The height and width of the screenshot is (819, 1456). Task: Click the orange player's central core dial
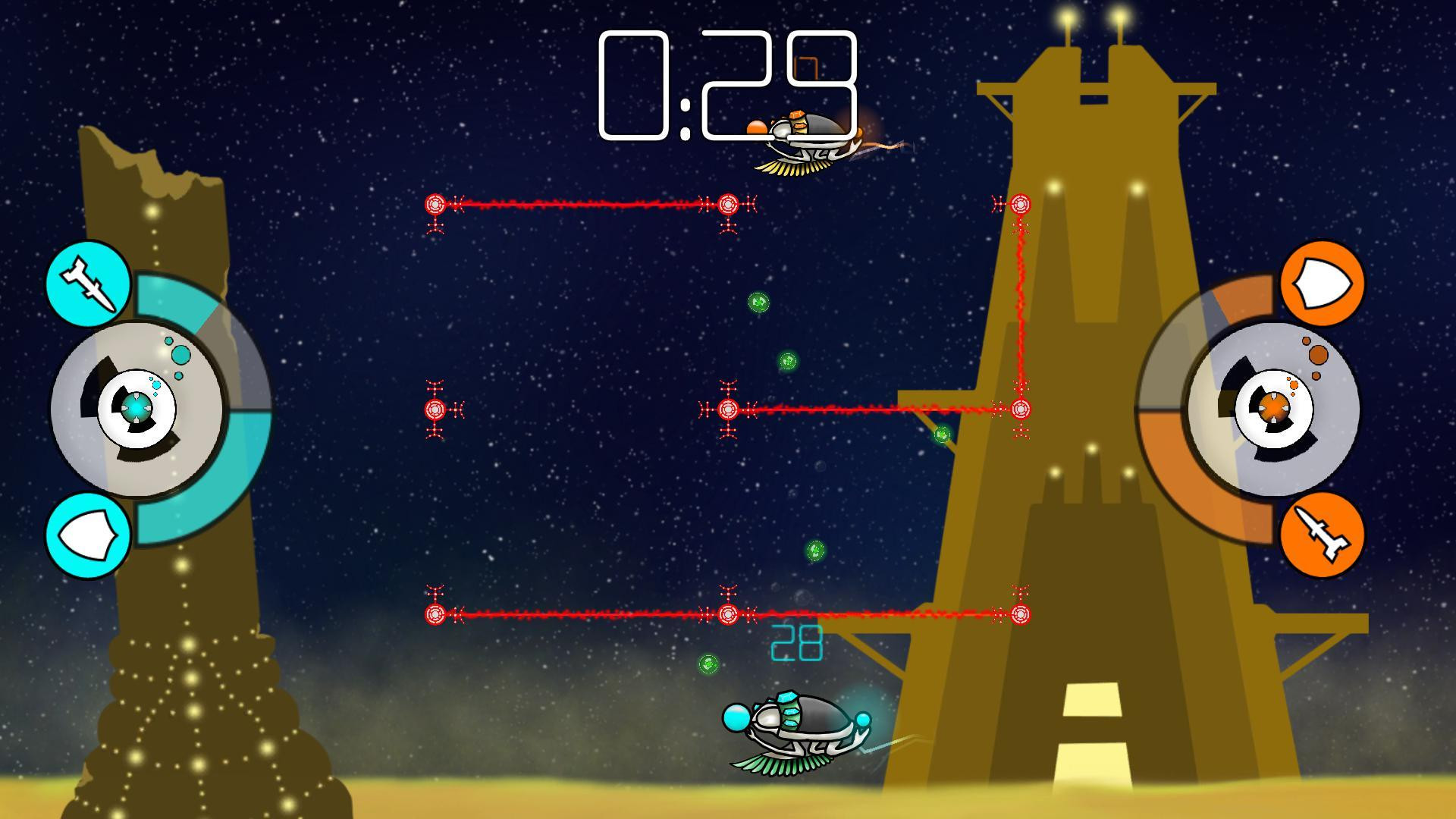tap(1274, 409)
